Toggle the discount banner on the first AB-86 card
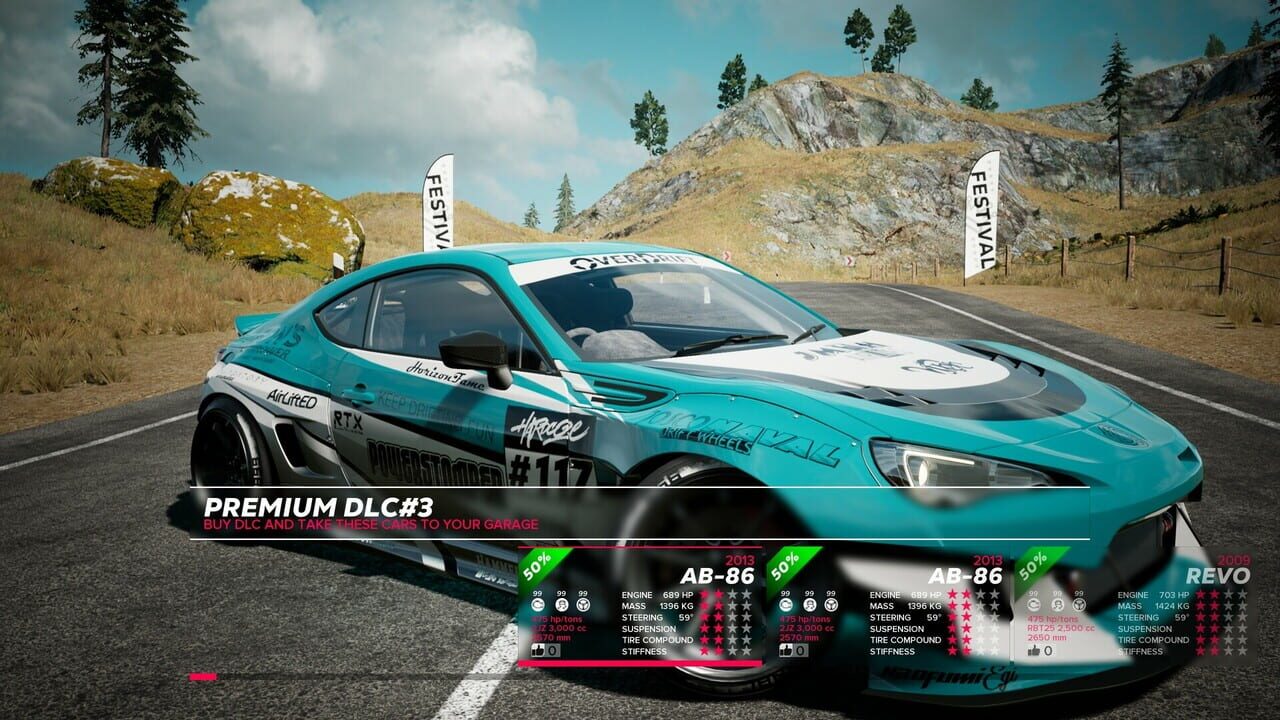Viewport: 1280px width, 720px height. pyautogui.click(x=535, y=564)
